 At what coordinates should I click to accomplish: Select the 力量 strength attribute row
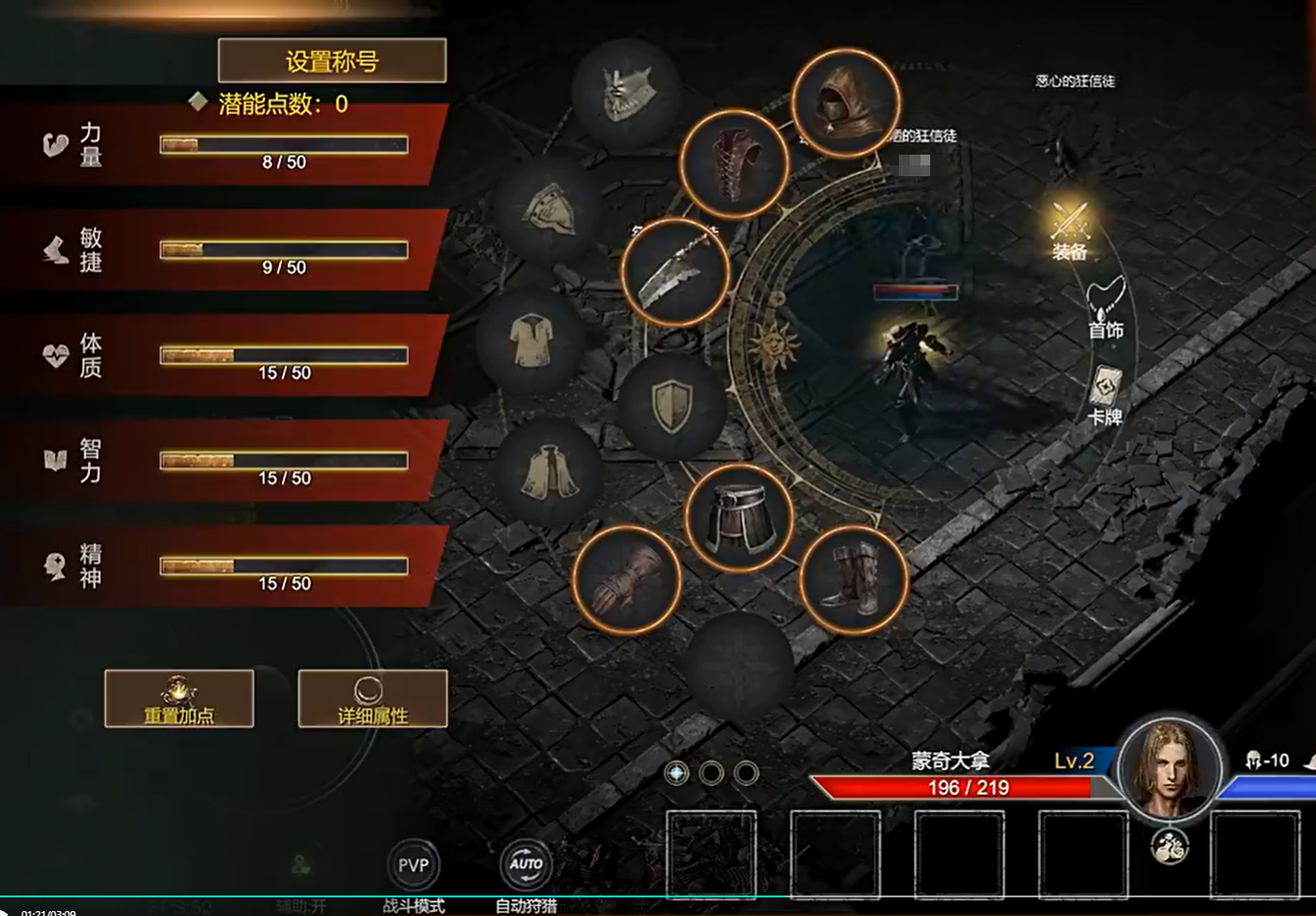click(225, 145)
